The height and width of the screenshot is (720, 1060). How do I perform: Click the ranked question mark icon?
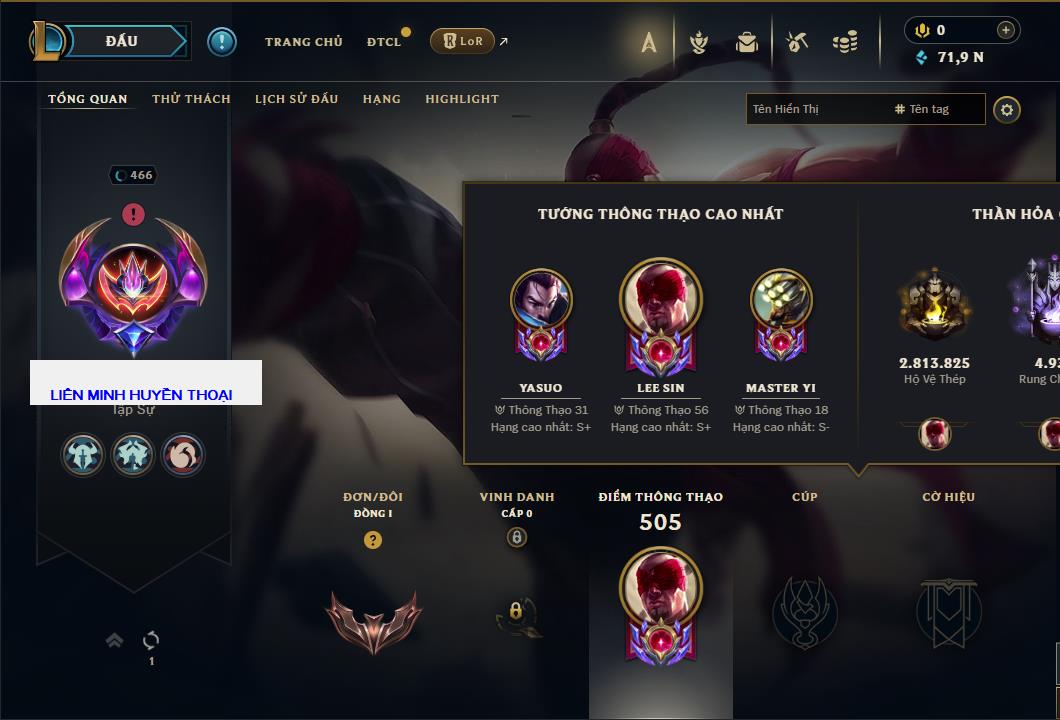click(373, 540)
